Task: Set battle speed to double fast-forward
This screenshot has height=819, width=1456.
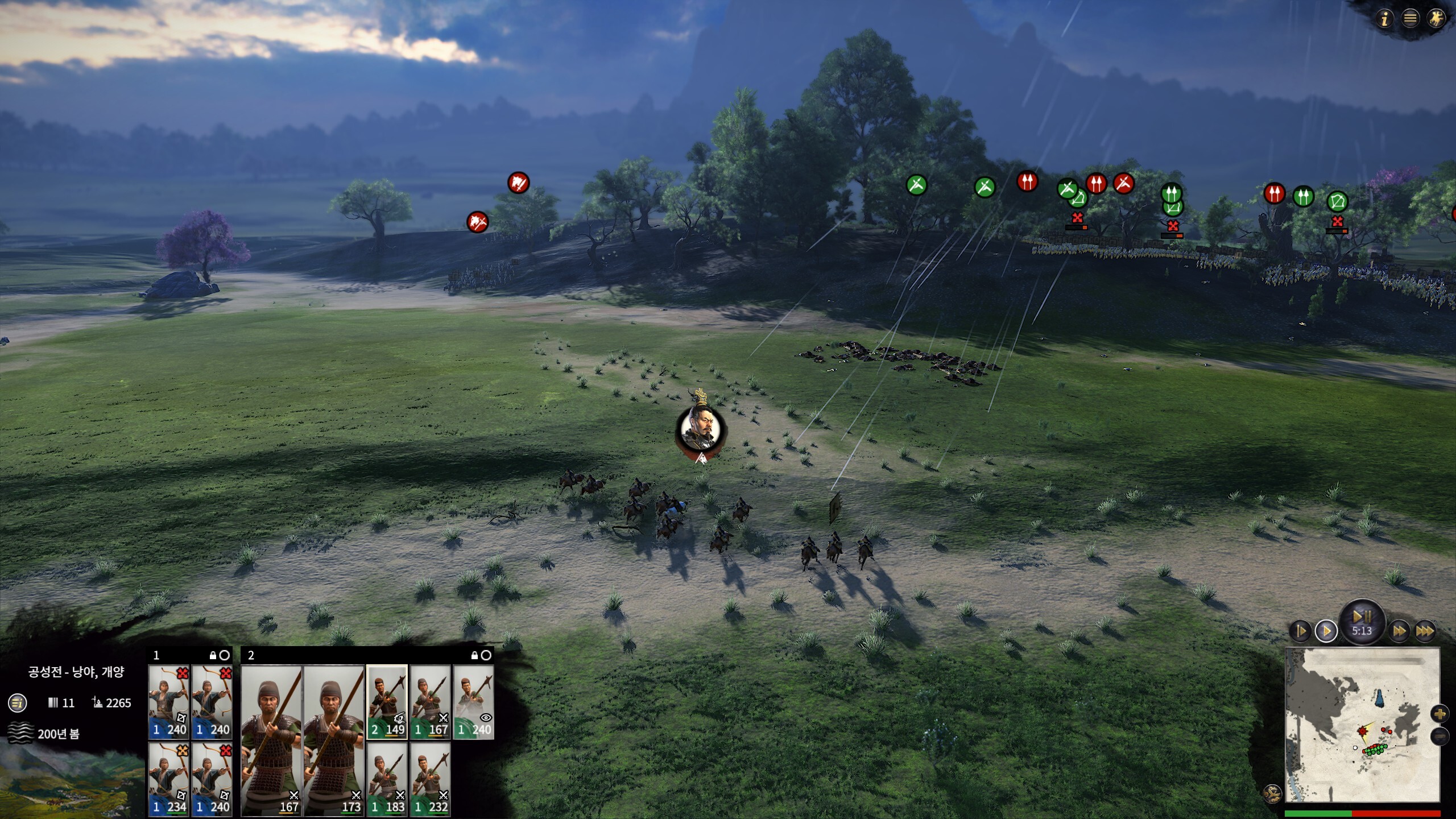Action: pos(1399,631)
